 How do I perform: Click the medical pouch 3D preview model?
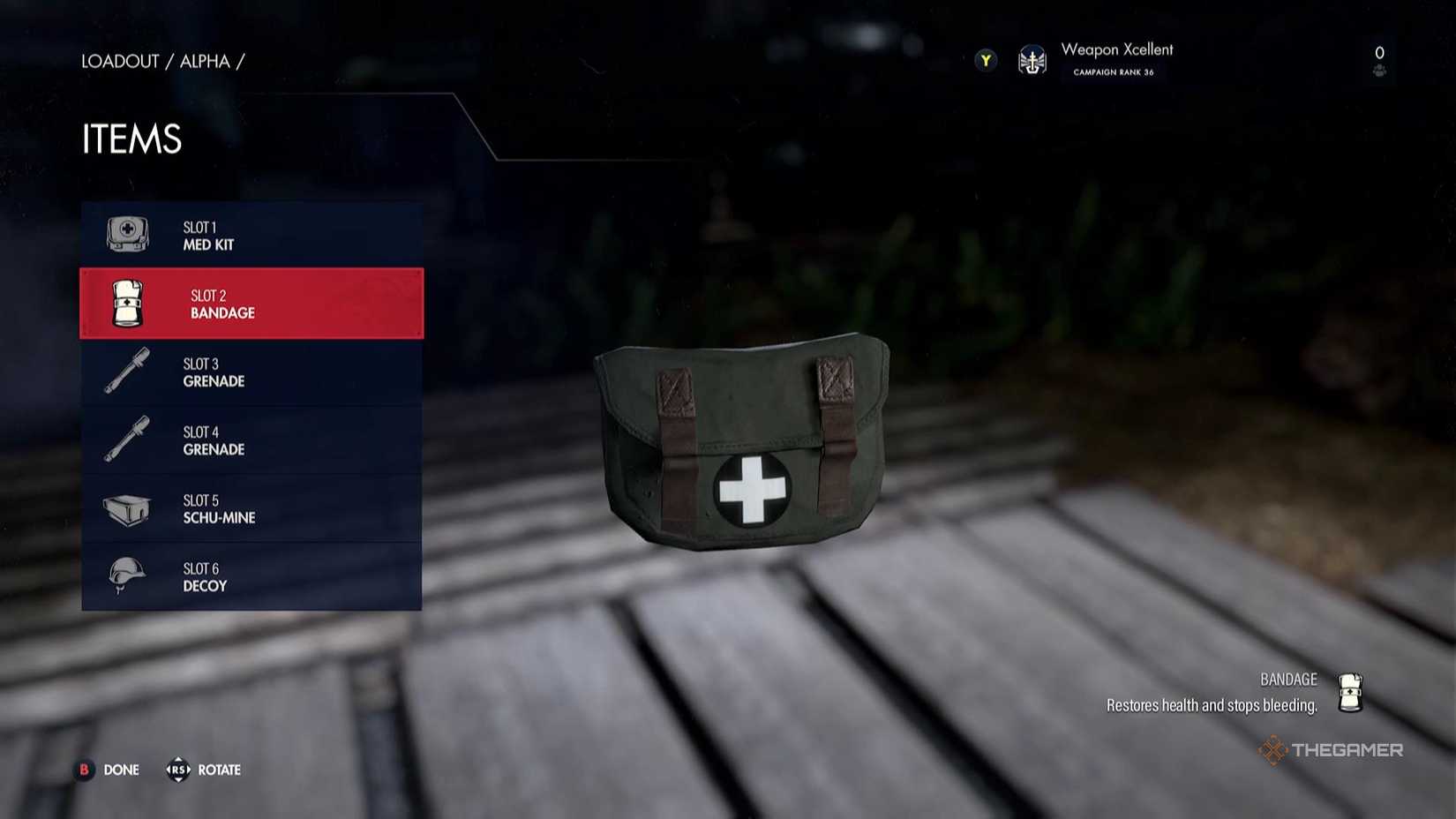tap(746, 441)
